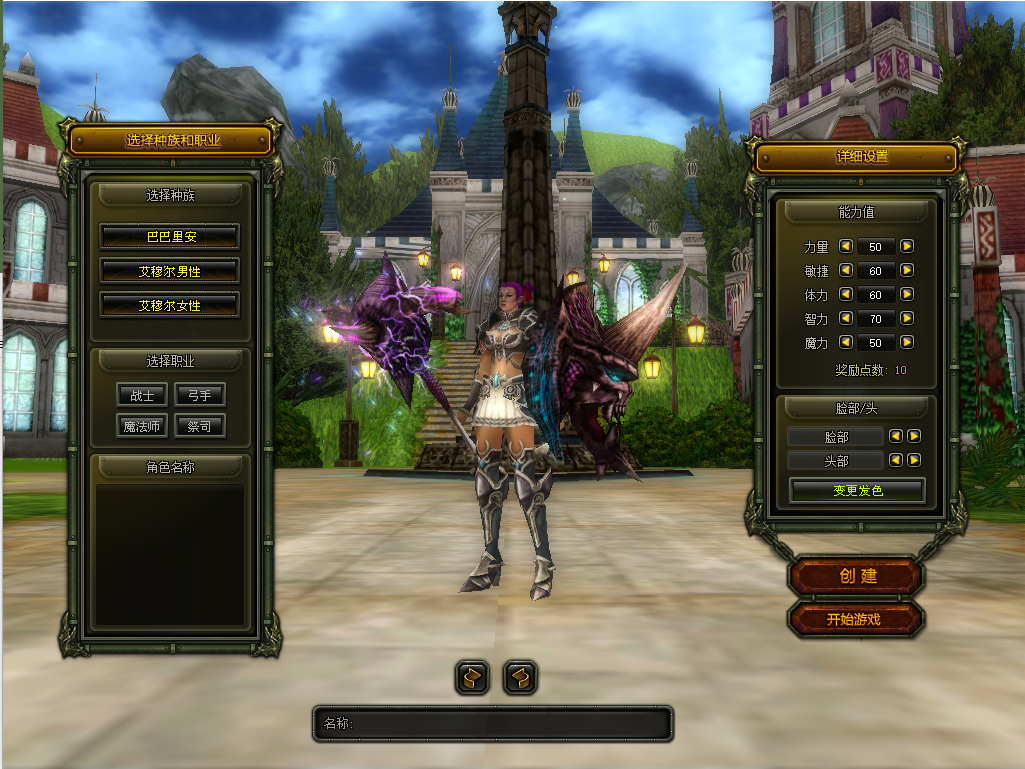The image size is (1025, 769).
Task: Click the 变更发色 hair color button
Action: pos(857,490)
